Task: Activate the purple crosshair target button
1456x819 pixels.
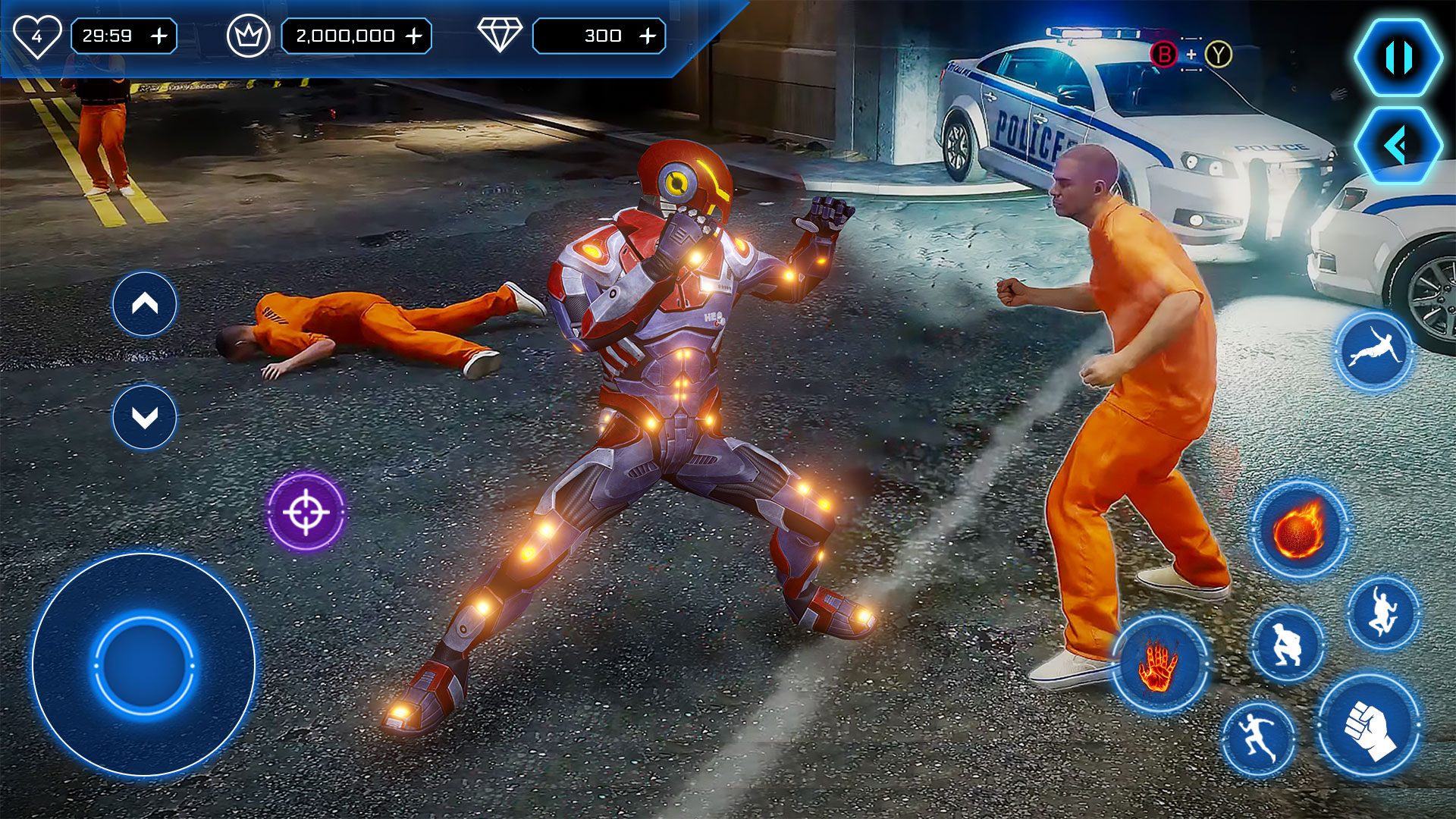Action: point(306,512)
